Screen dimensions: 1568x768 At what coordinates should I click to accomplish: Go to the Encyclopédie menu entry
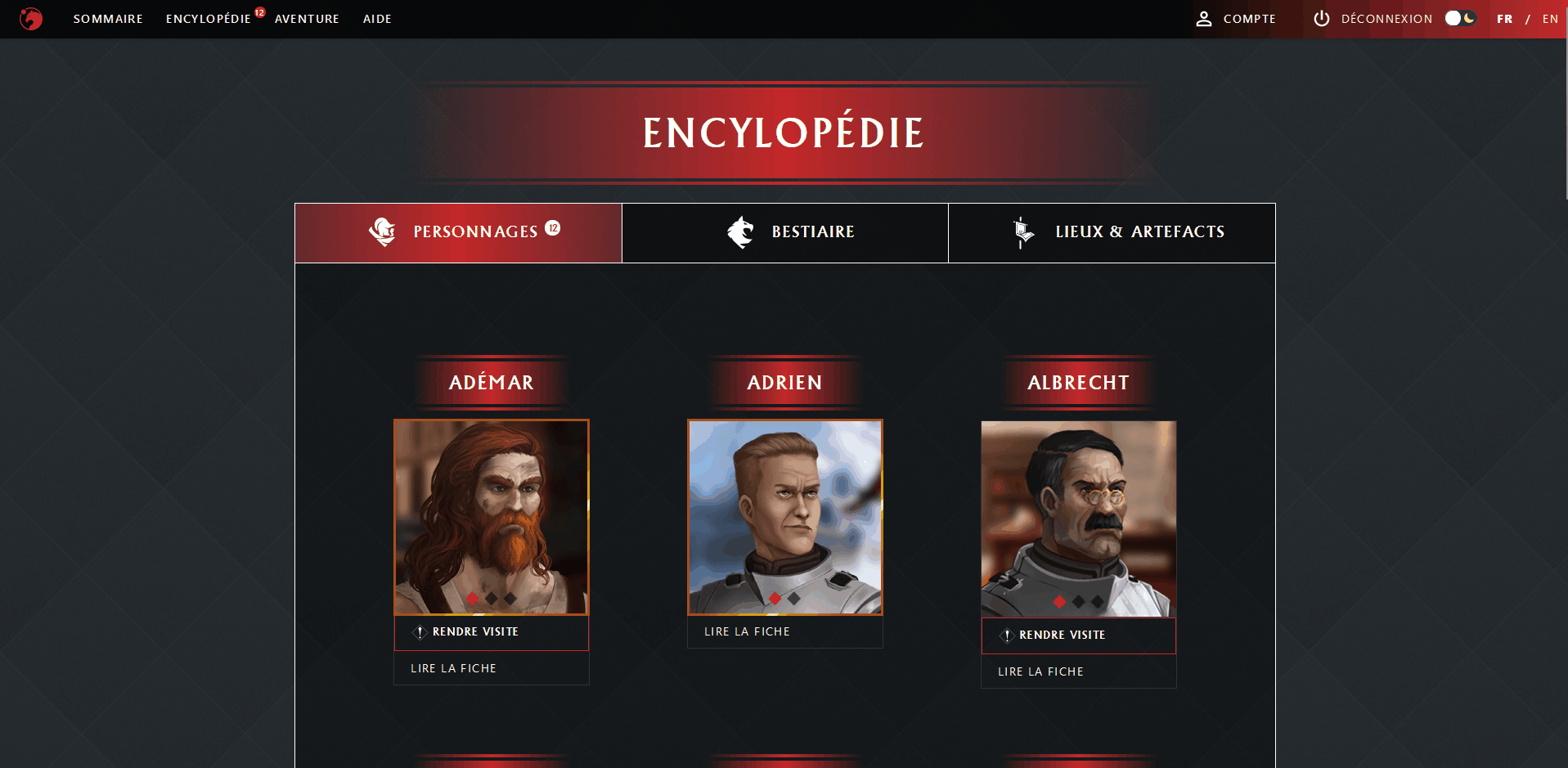pyautogui.click(x=209, y=19)
